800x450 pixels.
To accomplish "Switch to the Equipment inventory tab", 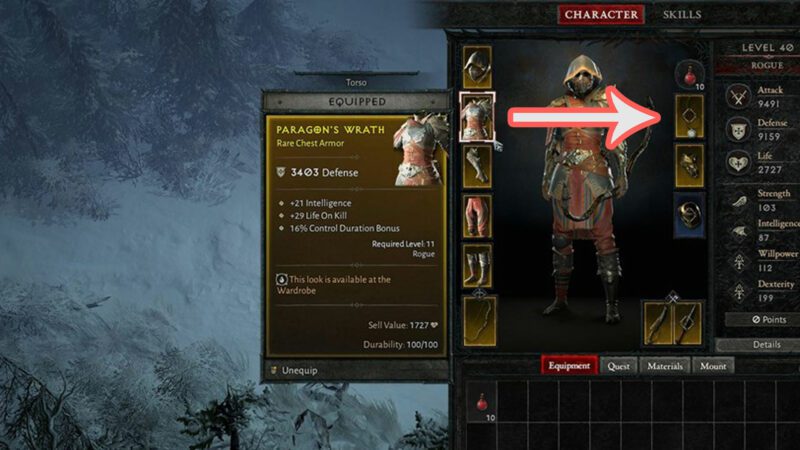I will point(569,366).
